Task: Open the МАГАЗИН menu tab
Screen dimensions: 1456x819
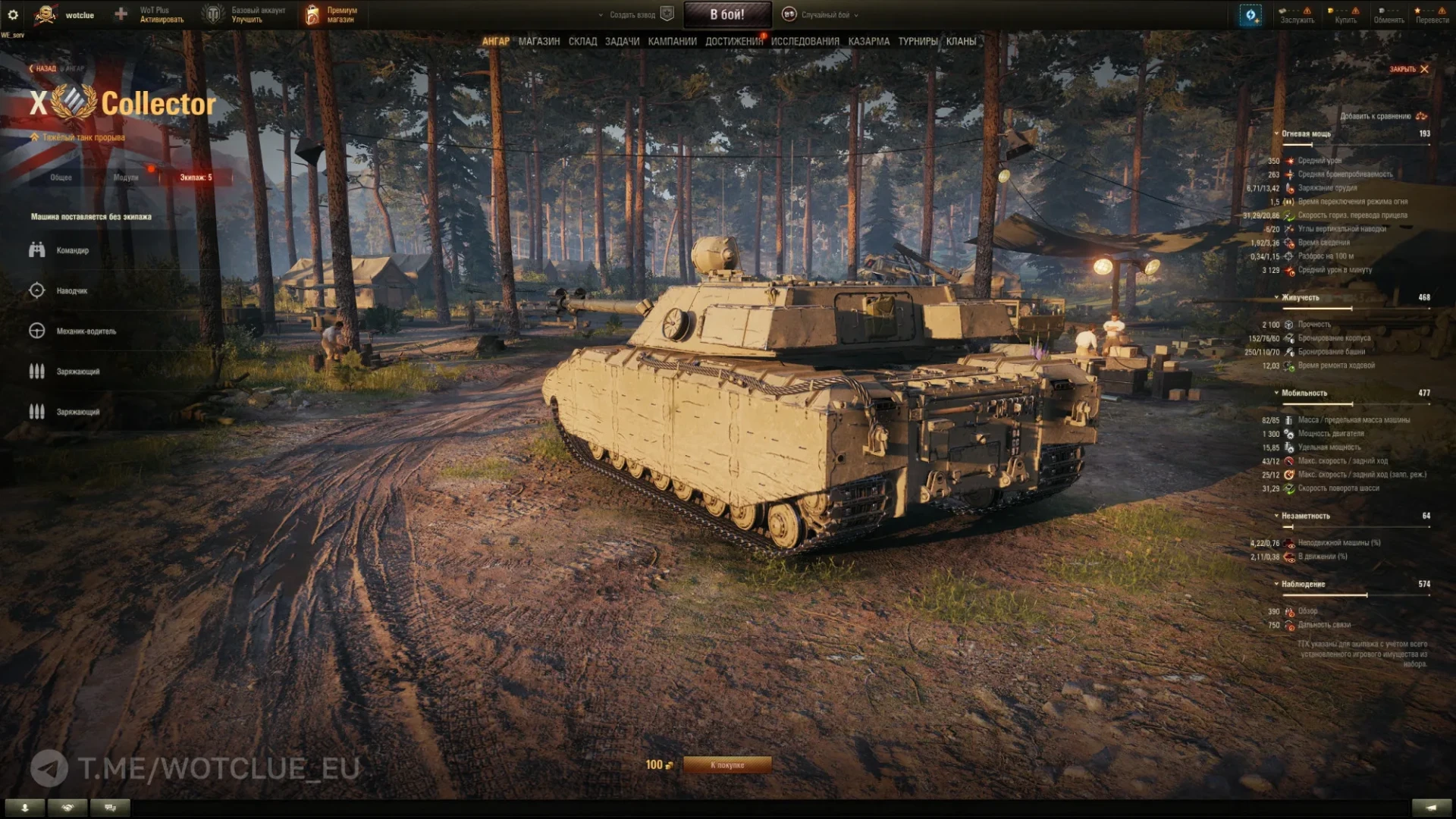Action: point(539,42)
